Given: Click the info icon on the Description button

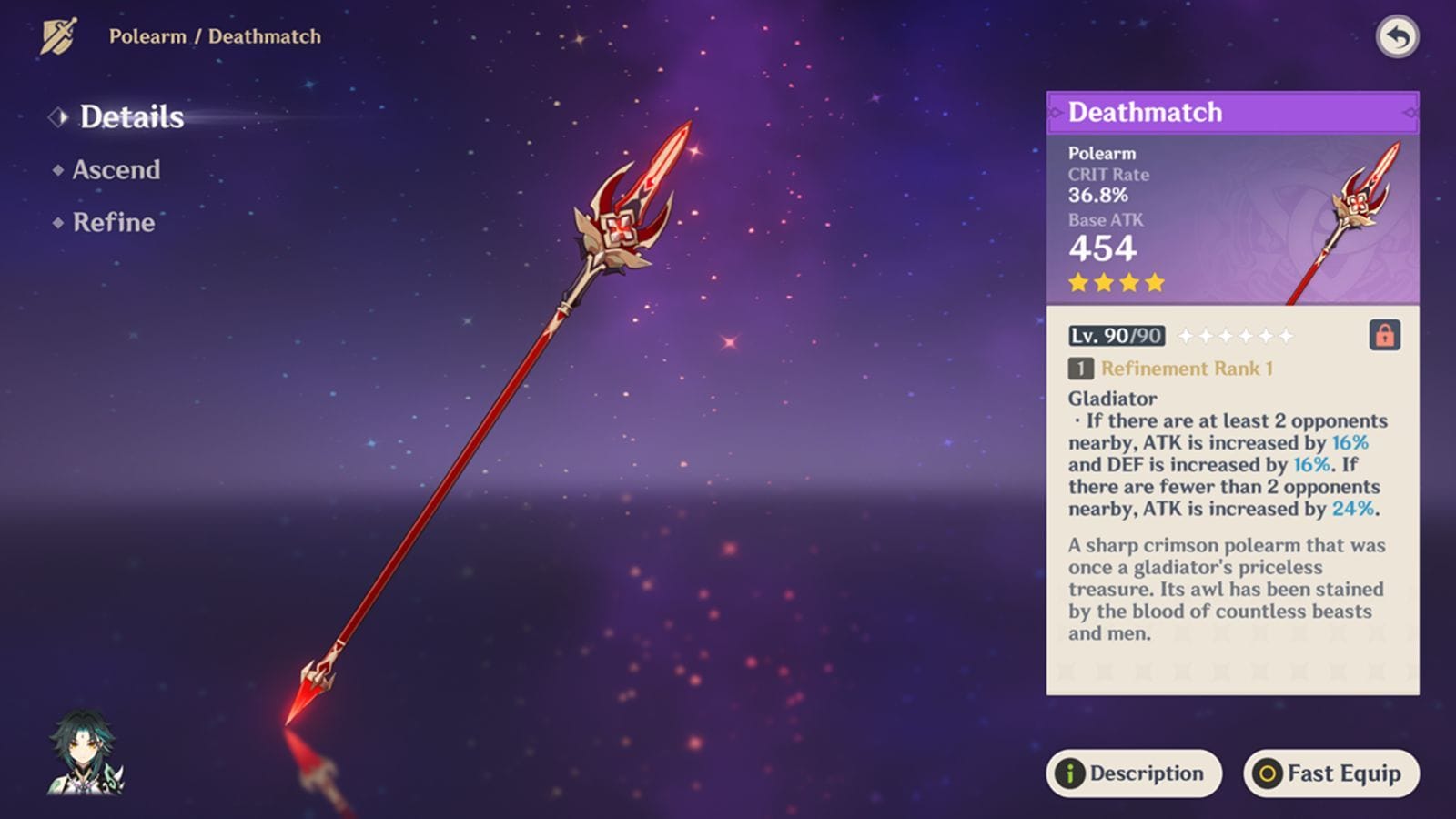Looking at the screenshot, I should [x=1071, y=774].
